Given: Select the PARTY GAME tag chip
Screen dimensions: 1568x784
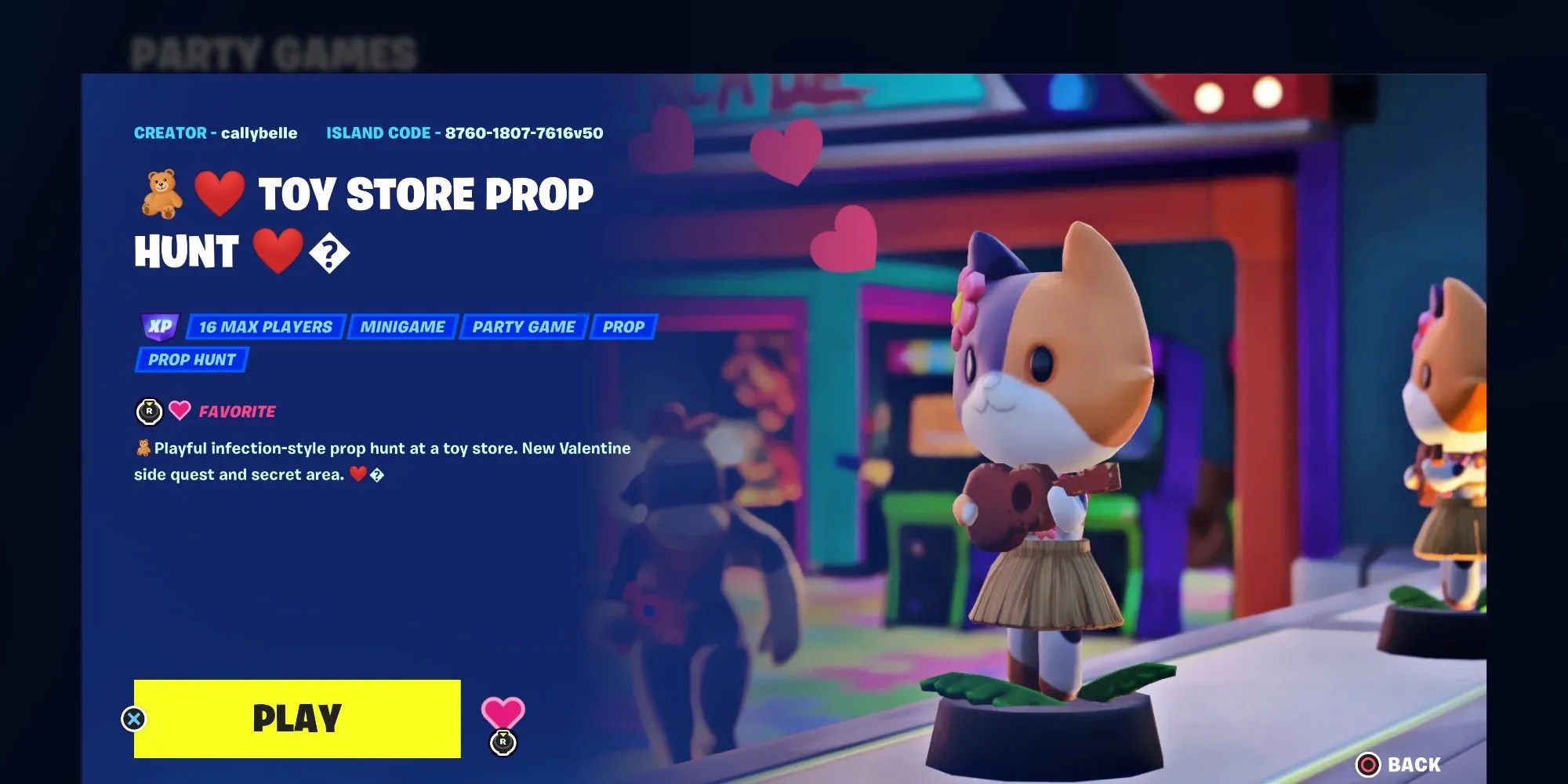Looking at the screenshot, I should (x=523, y=327).
